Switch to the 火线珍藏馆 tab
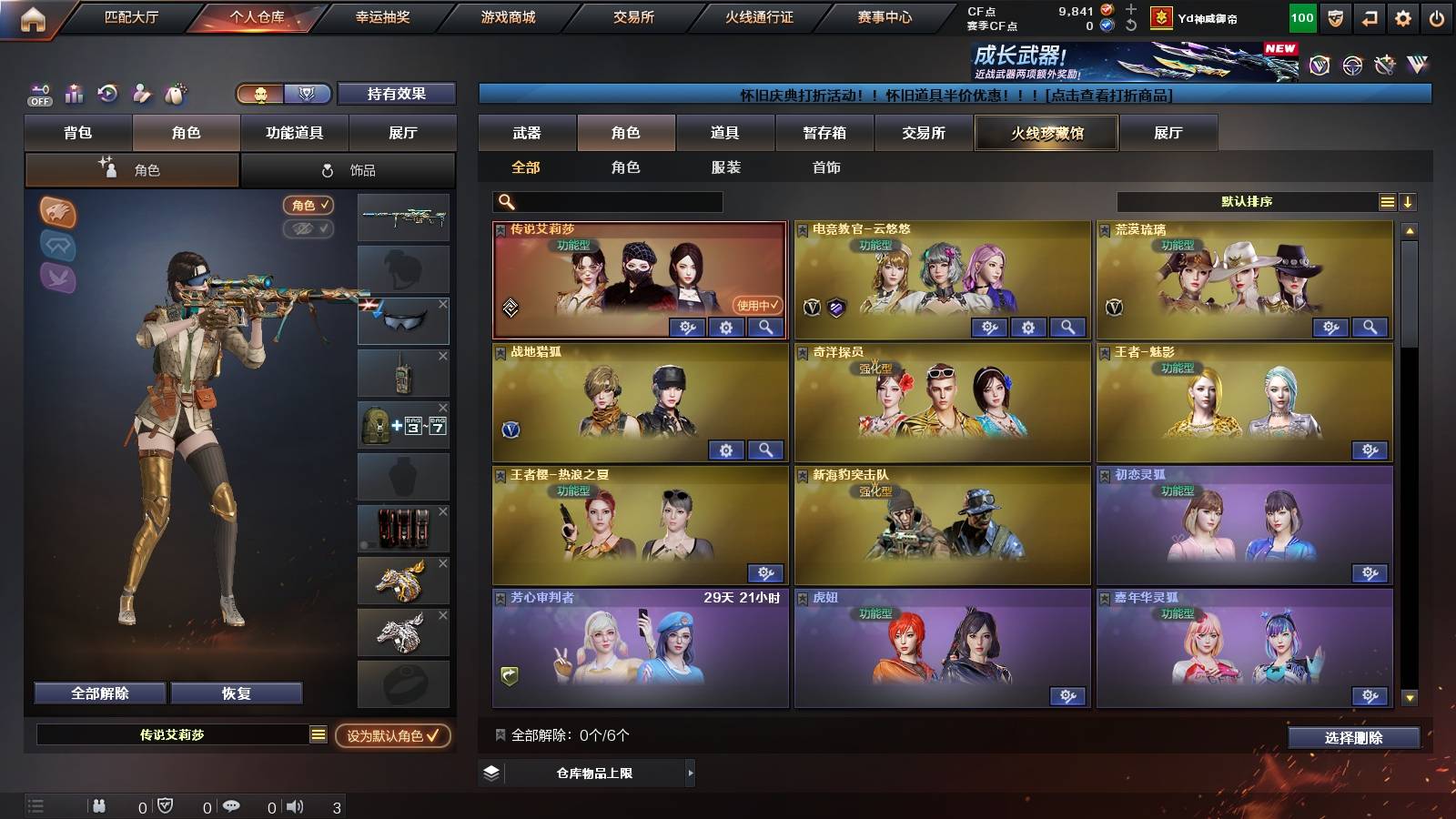Screen dimensions: 1456x819 click(x=1046, y=133)
